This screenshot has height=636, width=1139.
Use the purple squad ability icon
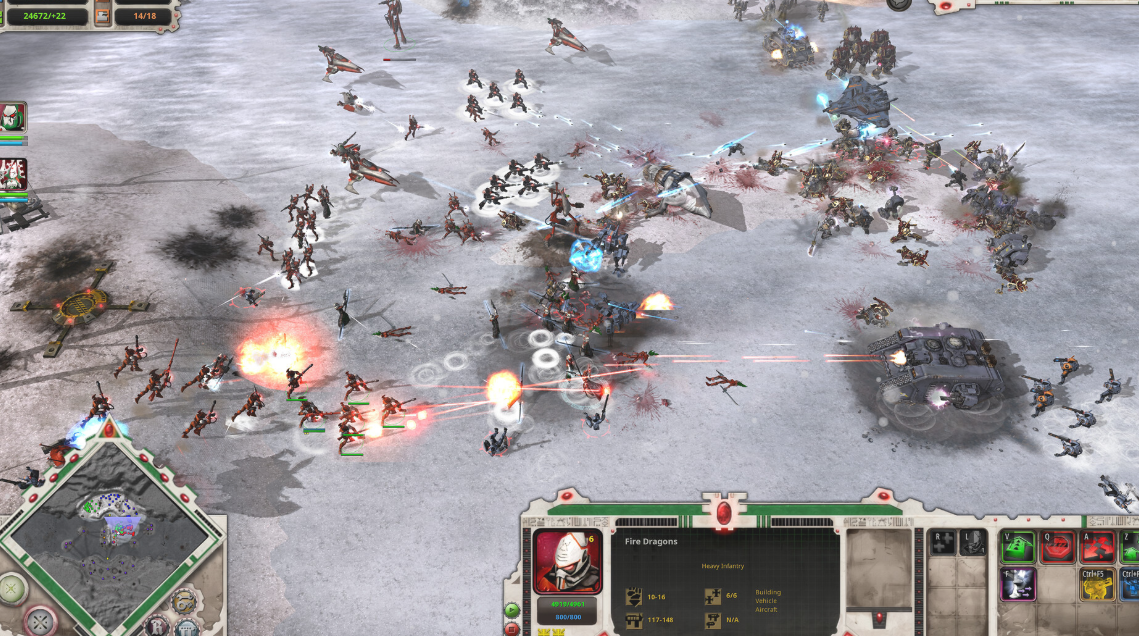[x=1017, y=585]
